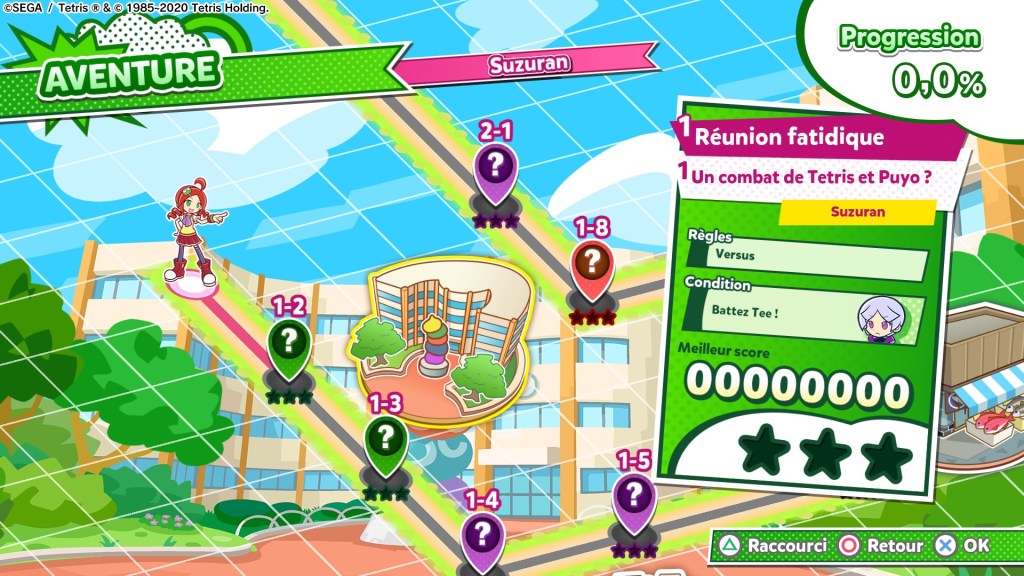Select stage 1-2 map marker
Viewport: 1024px width, 576px height.
coord(289,342)
